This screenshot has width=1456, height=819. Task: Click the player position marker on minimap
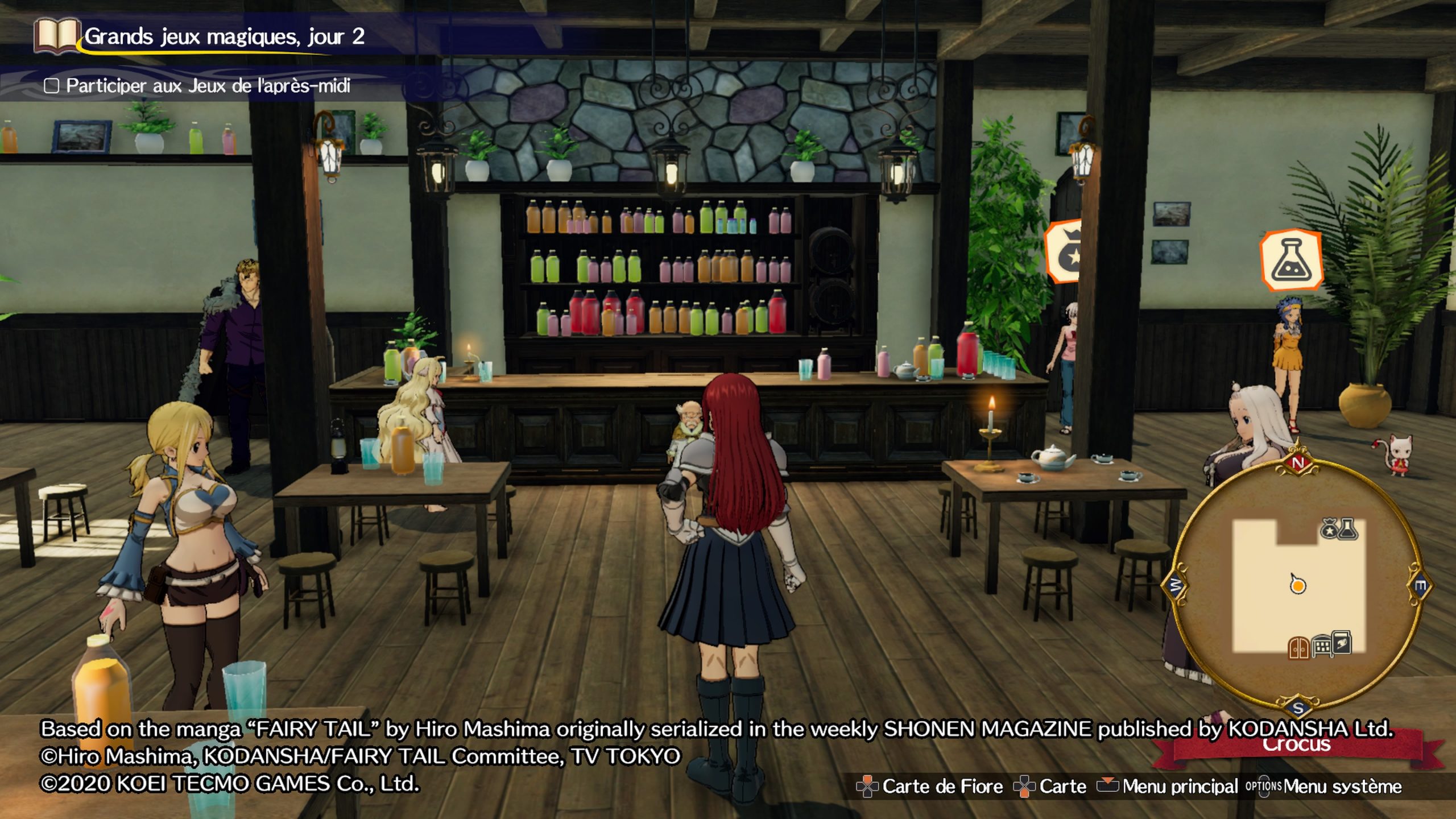click(x=1297, y=585)
